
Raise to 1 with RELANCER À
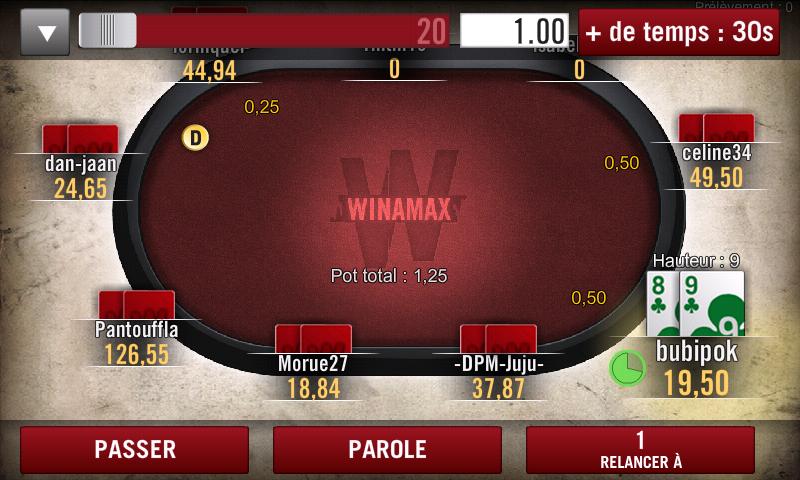[640, 450]
